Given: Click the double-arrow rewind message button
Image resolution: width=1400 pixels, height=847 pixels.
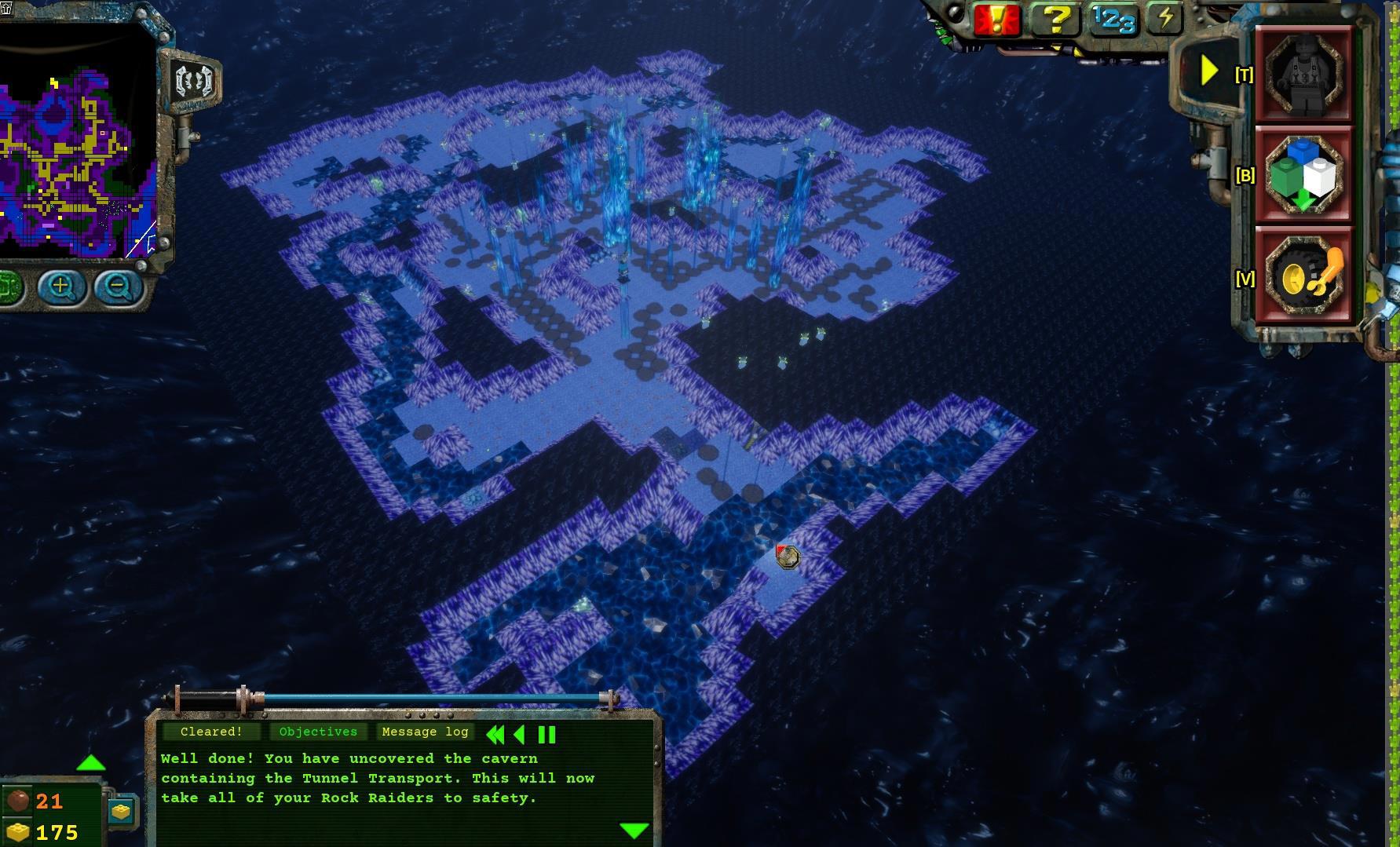Looking at the screenshot, I should (x=495, y=735).
